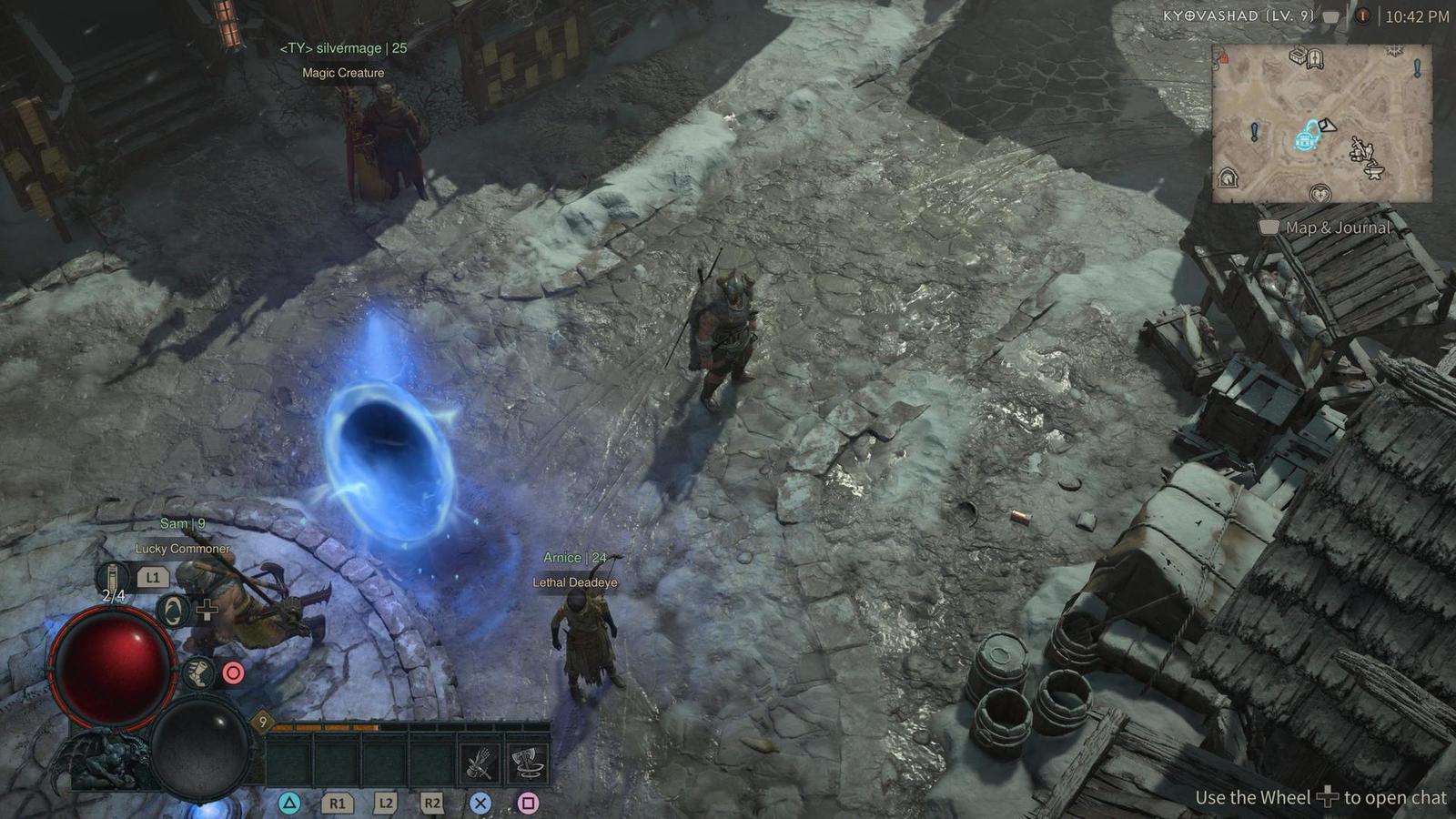Click the wardrobe marker on the minimap
Screen dimensions: 1456x819
[x=1316, y=59]
